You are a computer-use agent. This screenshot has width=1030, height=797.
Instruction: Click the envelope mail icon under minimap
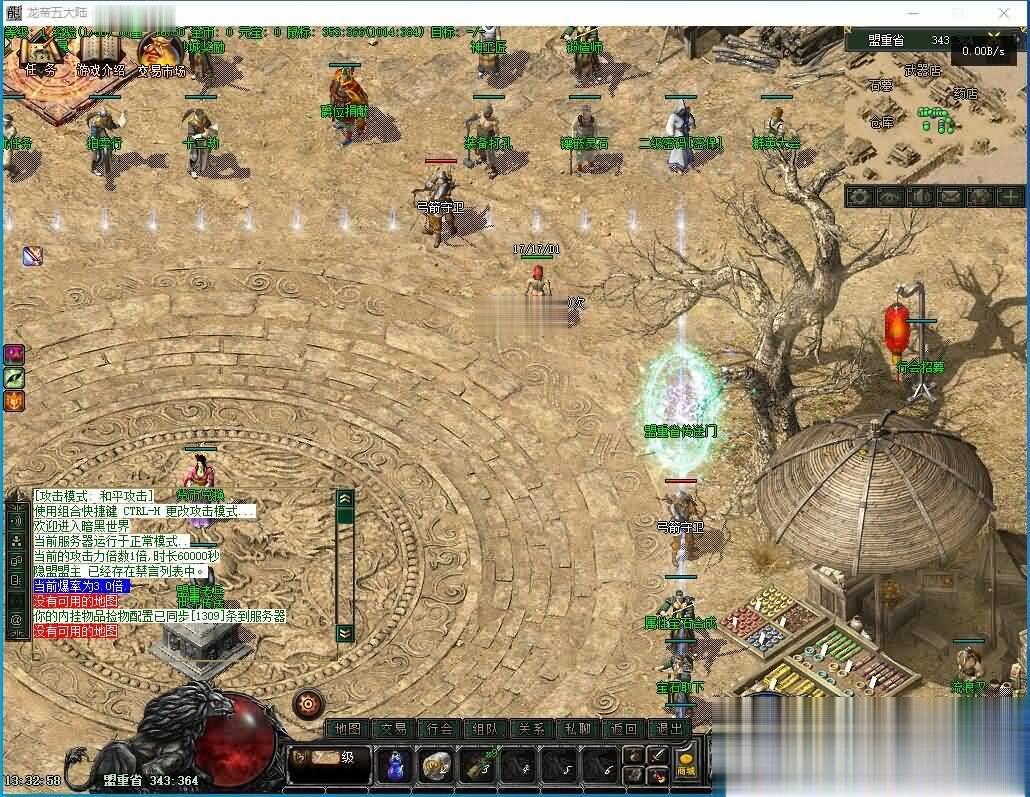(949, 197)
